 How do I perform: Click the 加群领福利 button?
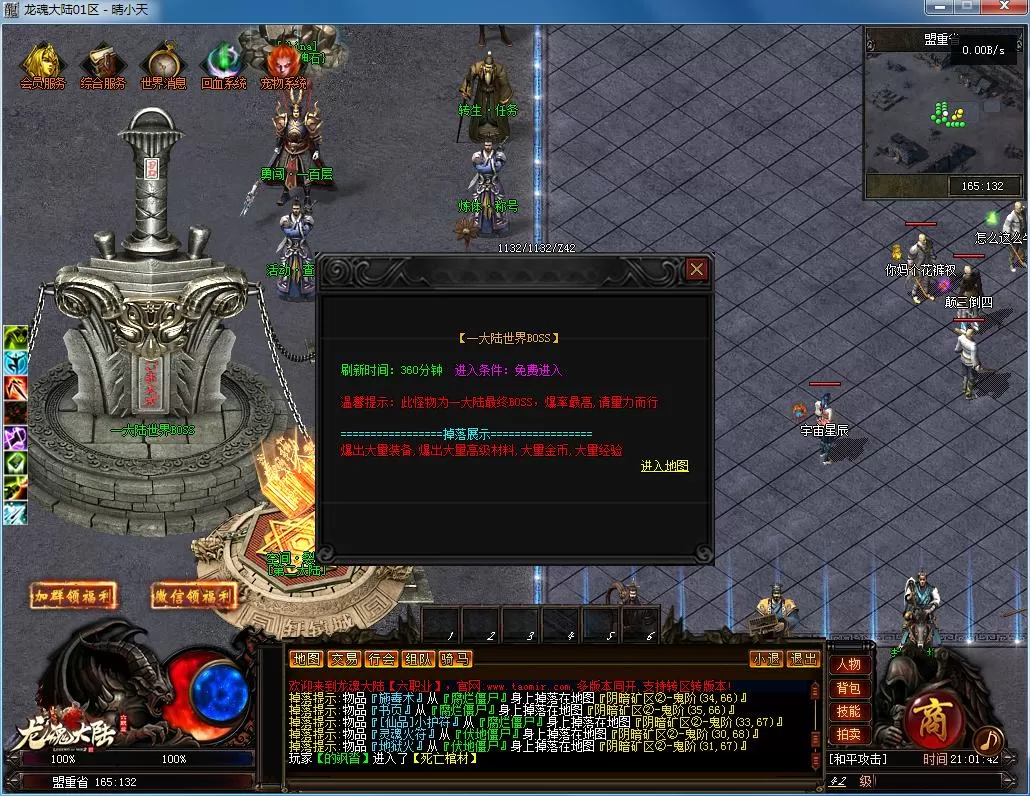coord(73,596)
